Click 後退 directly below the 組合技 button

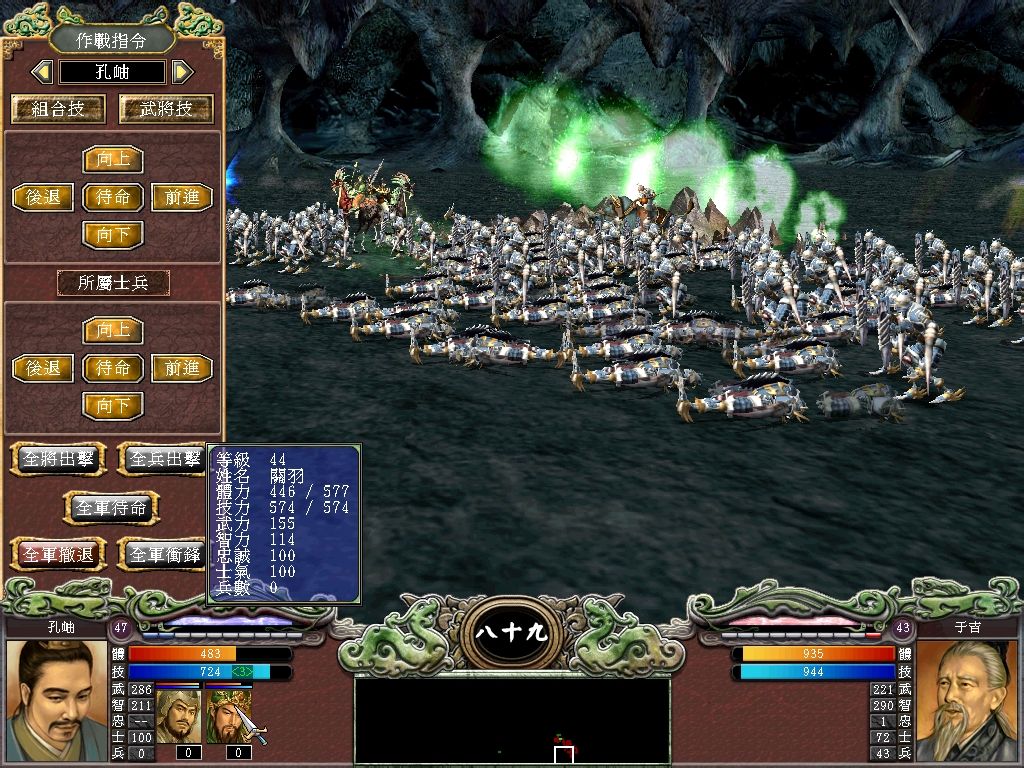point(43,197)
